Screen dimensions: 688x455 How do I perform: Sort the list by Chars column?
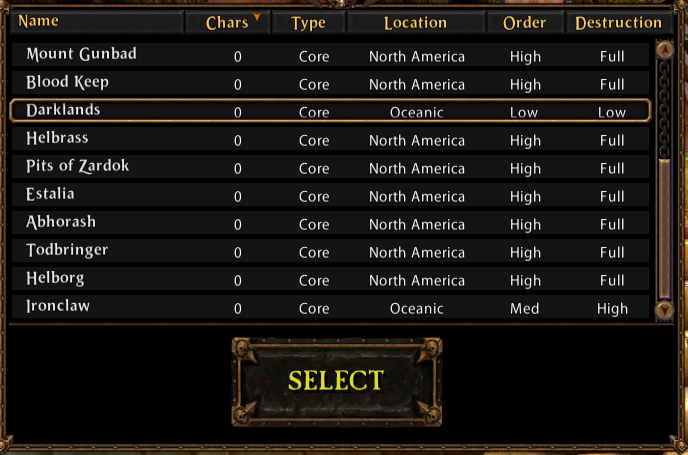point(228,22)
